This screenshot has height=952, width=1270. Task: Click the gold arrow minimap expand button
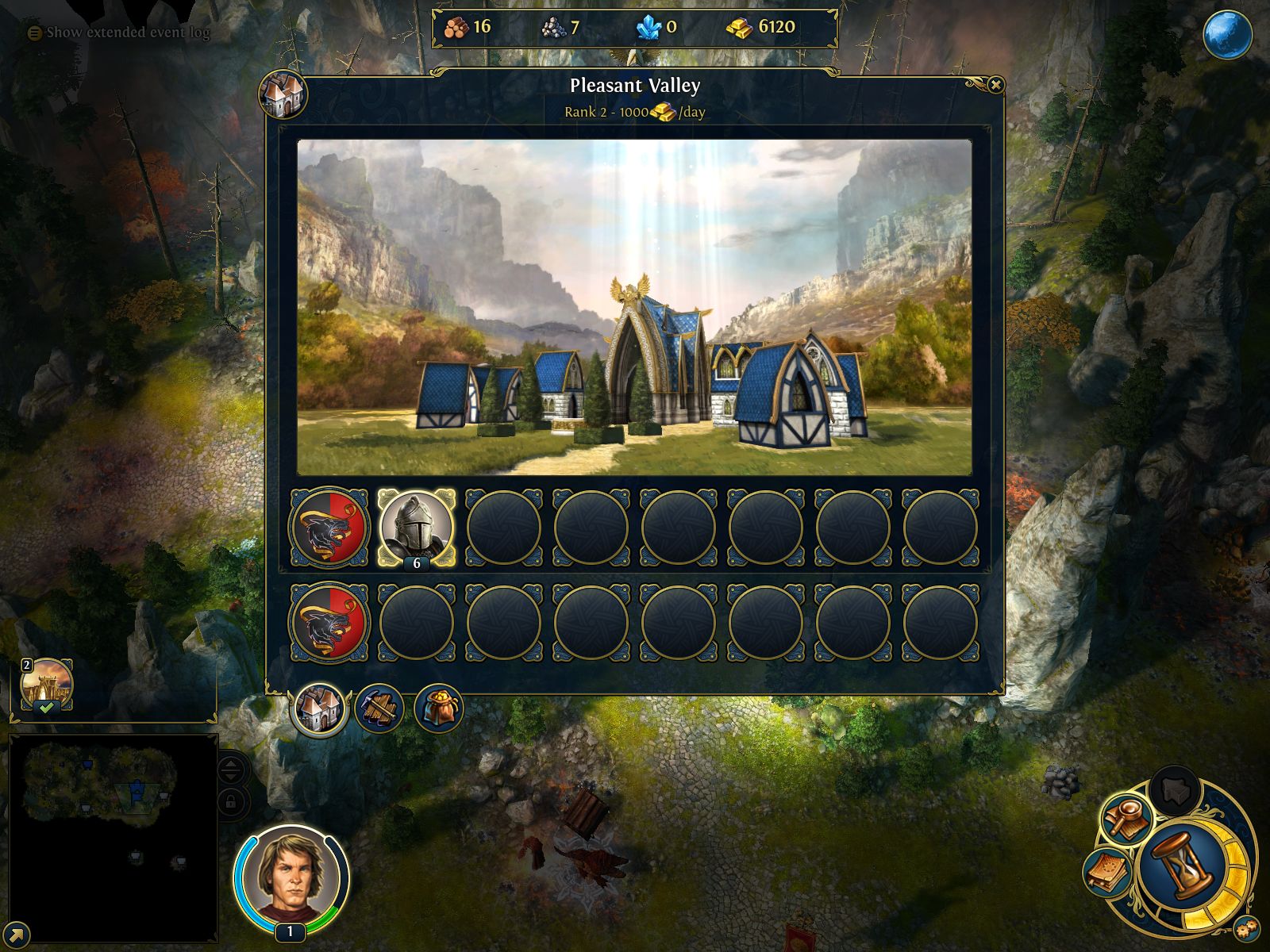(16, 935)
